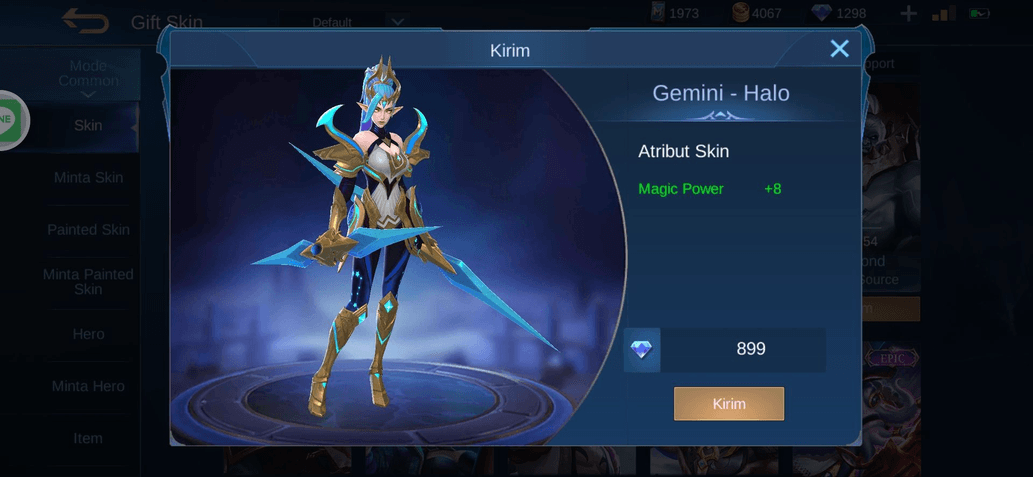Select the Item category tab

click(x=88, y=438)
